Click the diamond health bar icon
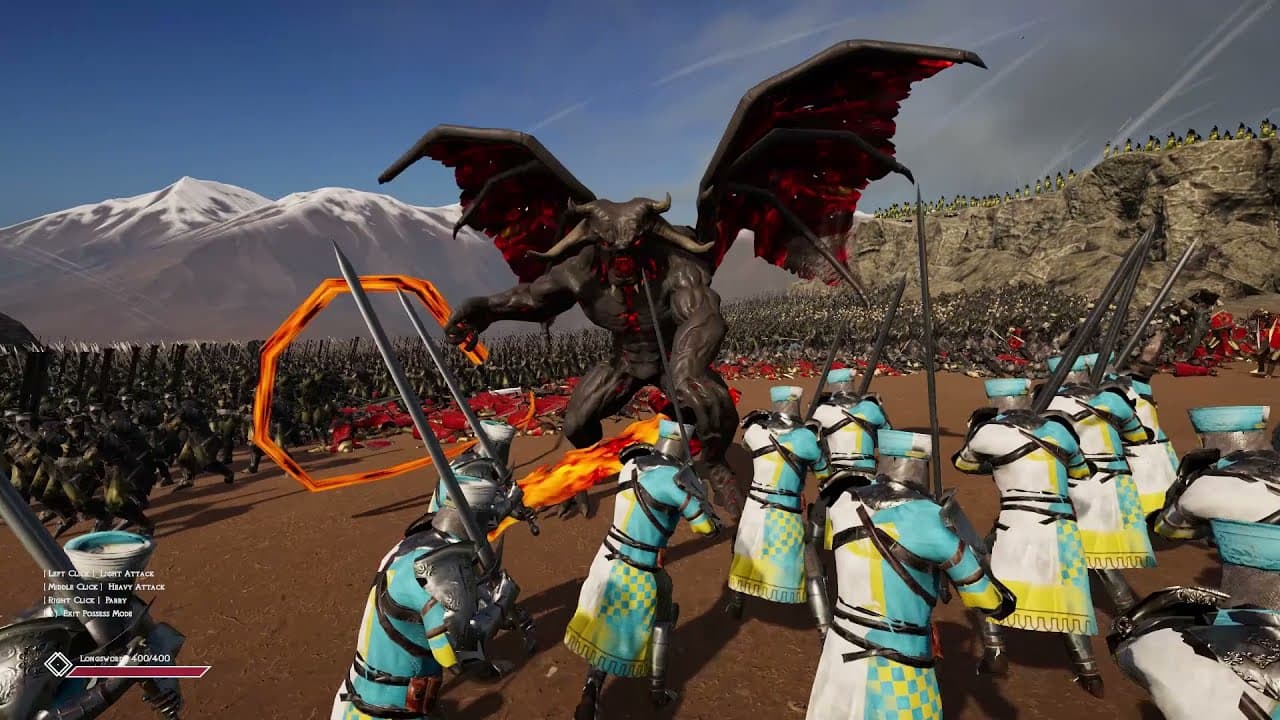The width and height of the screenshot is (1280, 720). (x=57, y=665)
